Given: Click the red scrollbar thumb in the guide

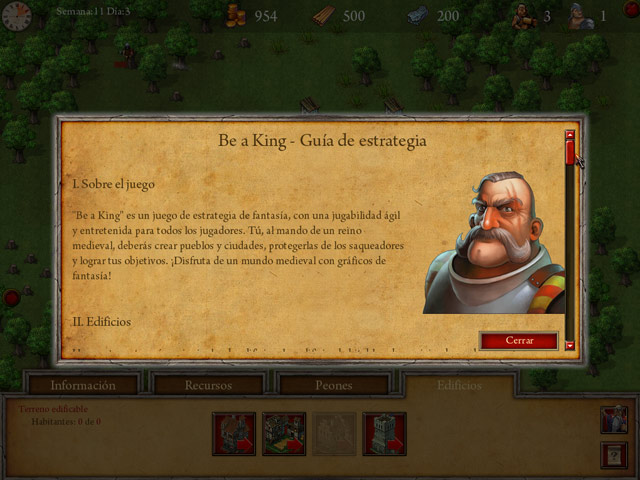Looking at the screenshot, I should tap(570, 153).
